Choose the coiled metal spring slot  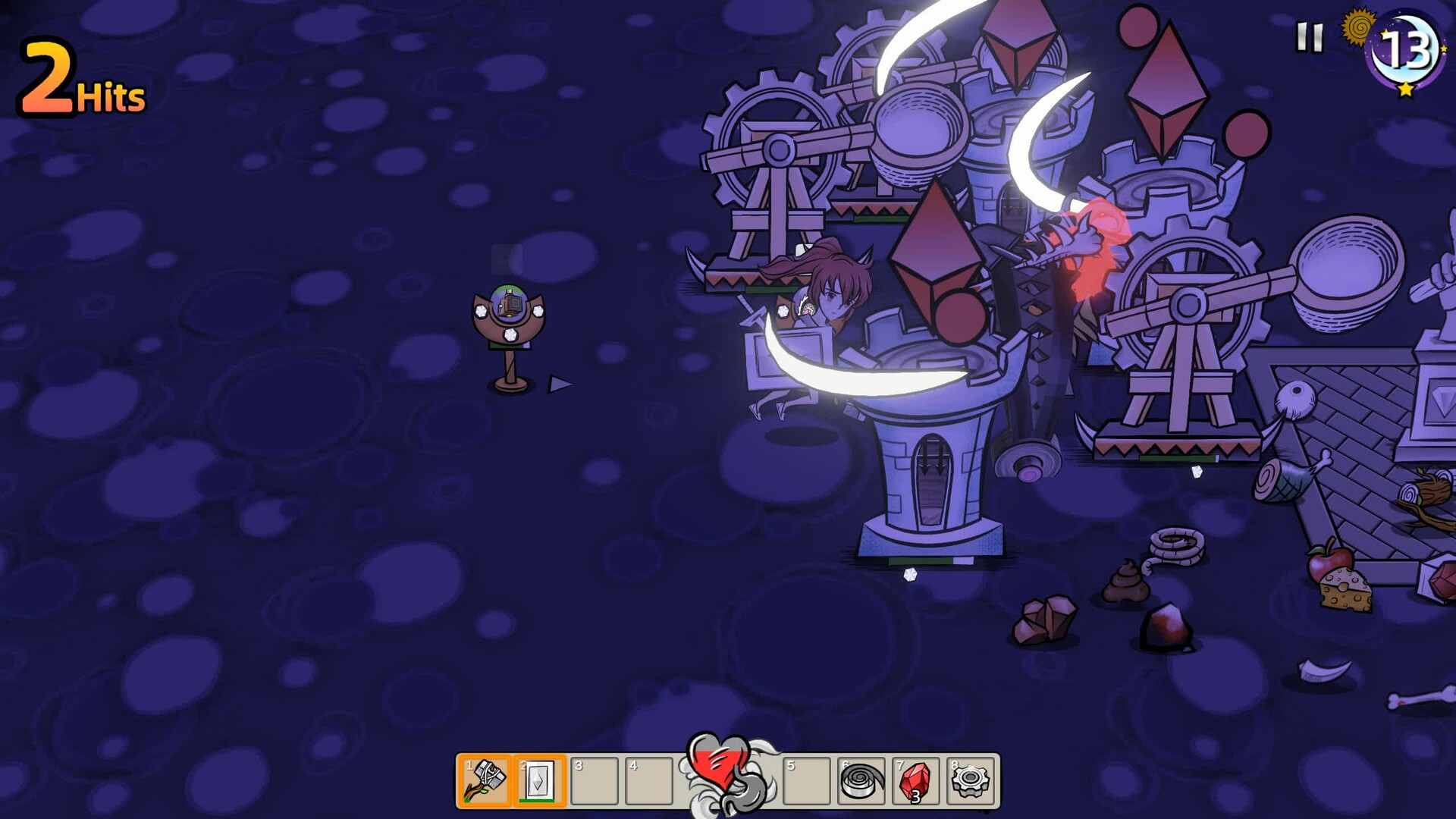tap(861, 780)
